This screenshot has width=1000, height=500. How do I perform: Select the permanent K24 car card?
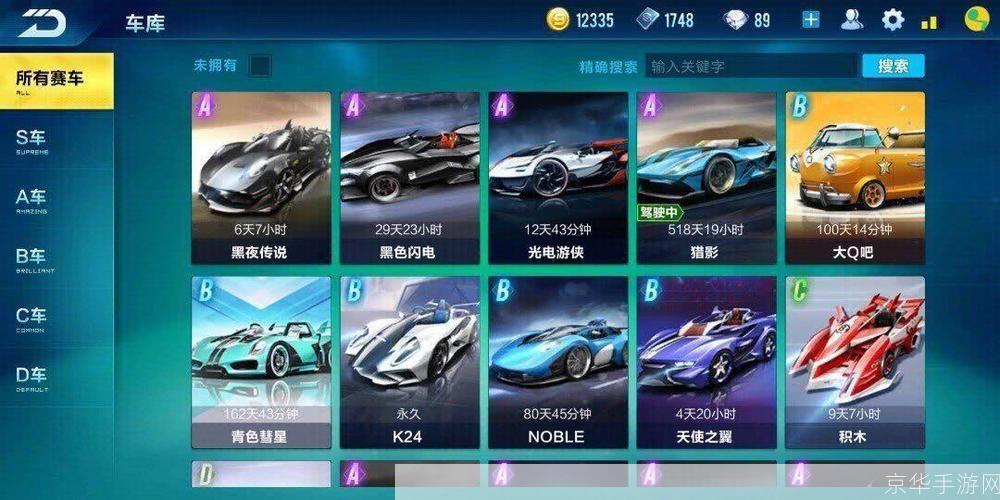[x=410, y=362]
